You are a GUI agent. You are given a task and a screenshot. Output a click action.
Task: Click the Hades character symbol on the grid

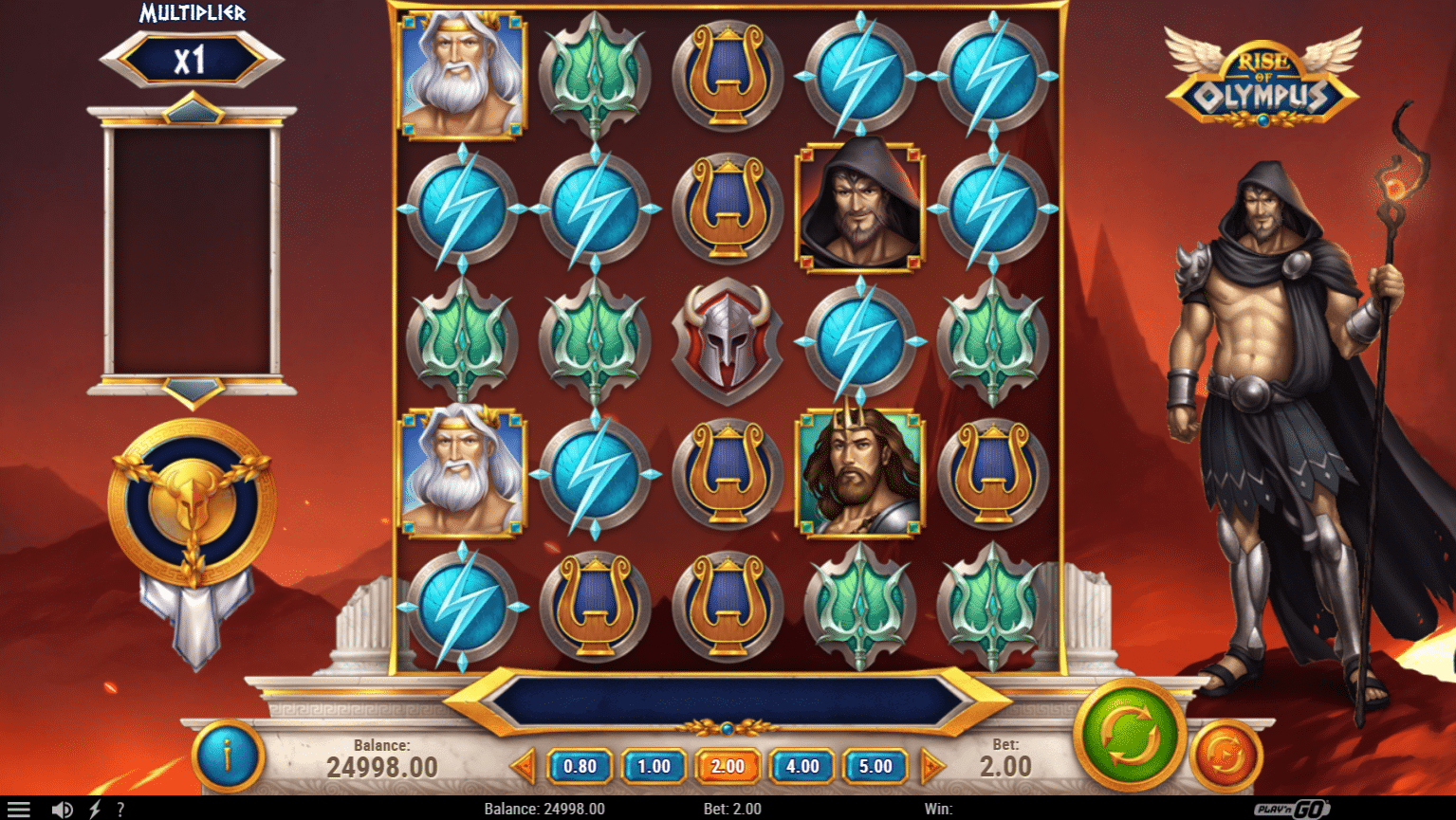tap(860, 207)
